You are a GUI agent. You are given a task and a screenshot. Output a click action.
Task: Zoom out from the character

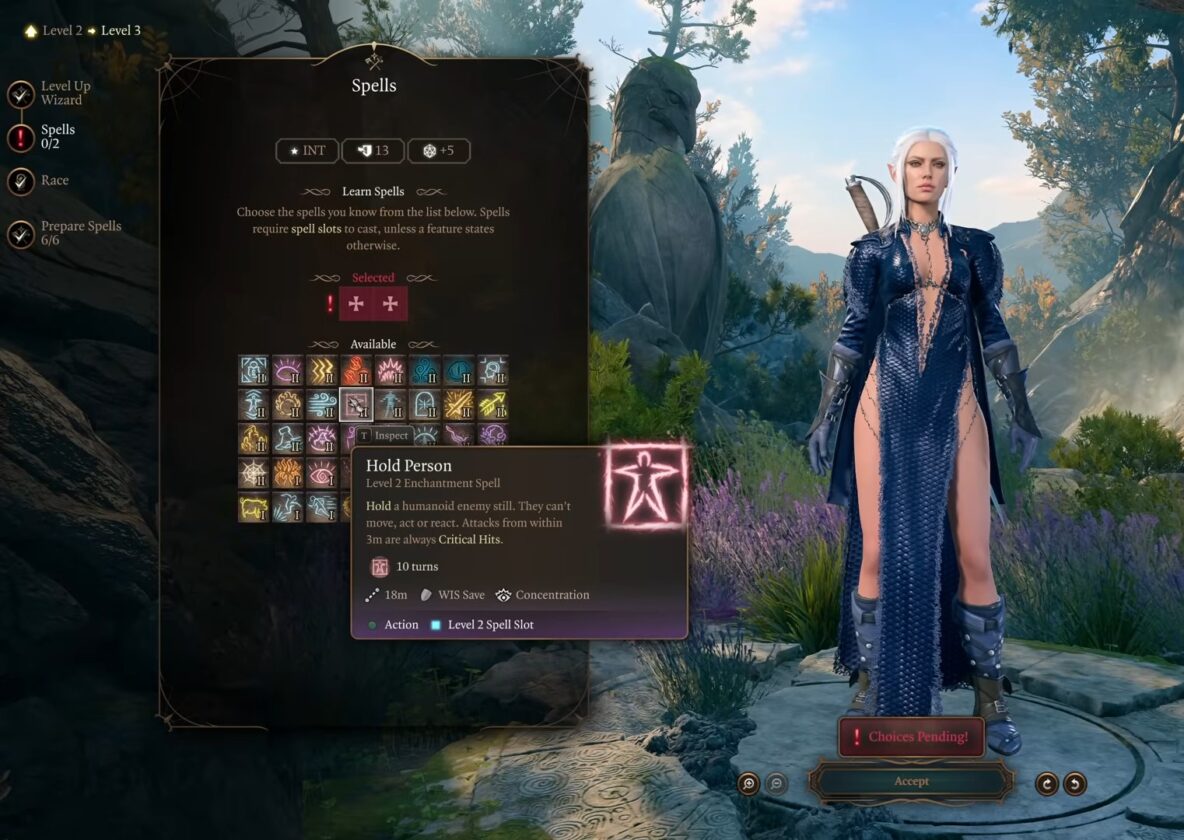point(776,784)
